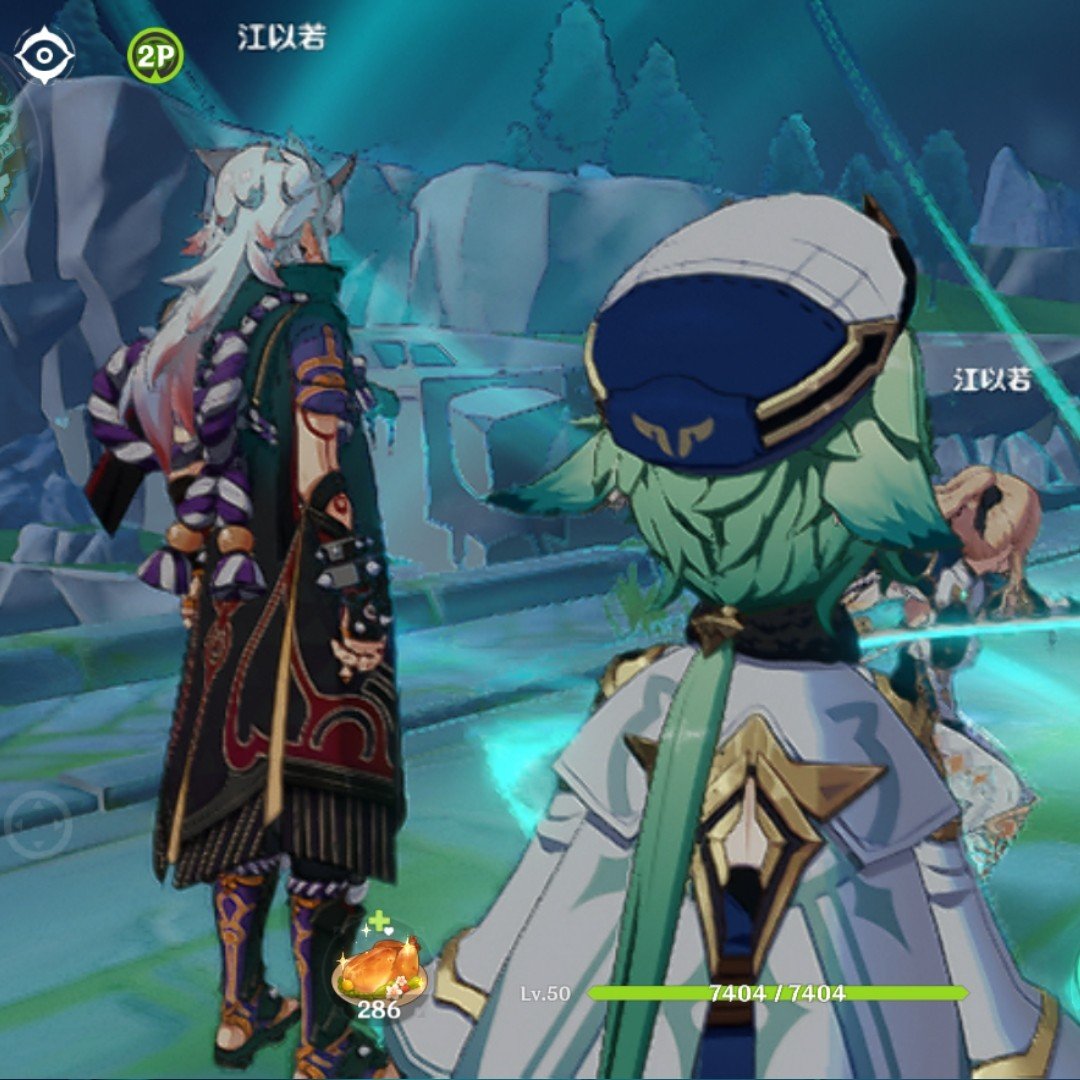Tap the green 2P co-op player badge

tap(155, 56)
